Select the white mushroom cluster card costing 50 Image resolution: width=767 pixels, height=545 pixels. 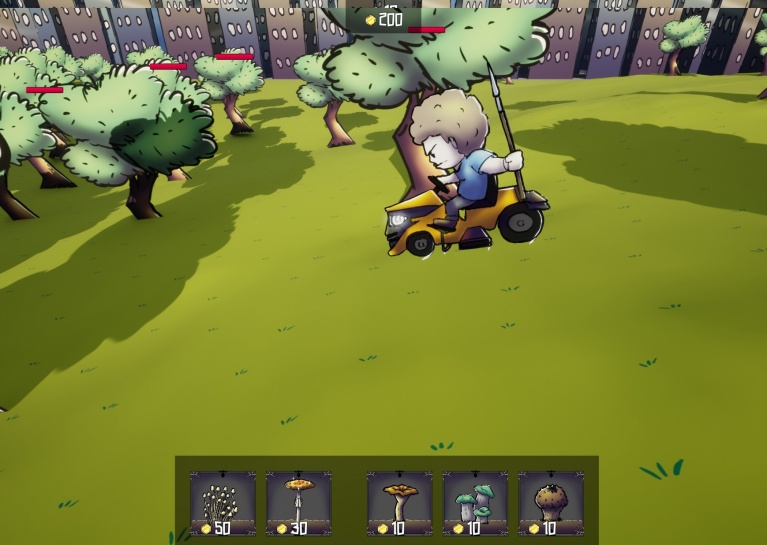coord(222,503)
